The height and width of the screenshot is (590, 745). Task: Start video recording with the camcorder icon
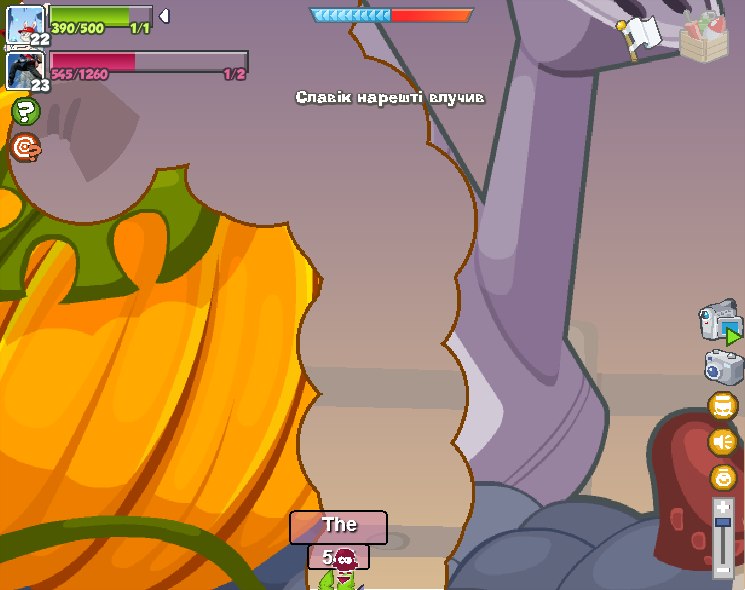point(720,323)
